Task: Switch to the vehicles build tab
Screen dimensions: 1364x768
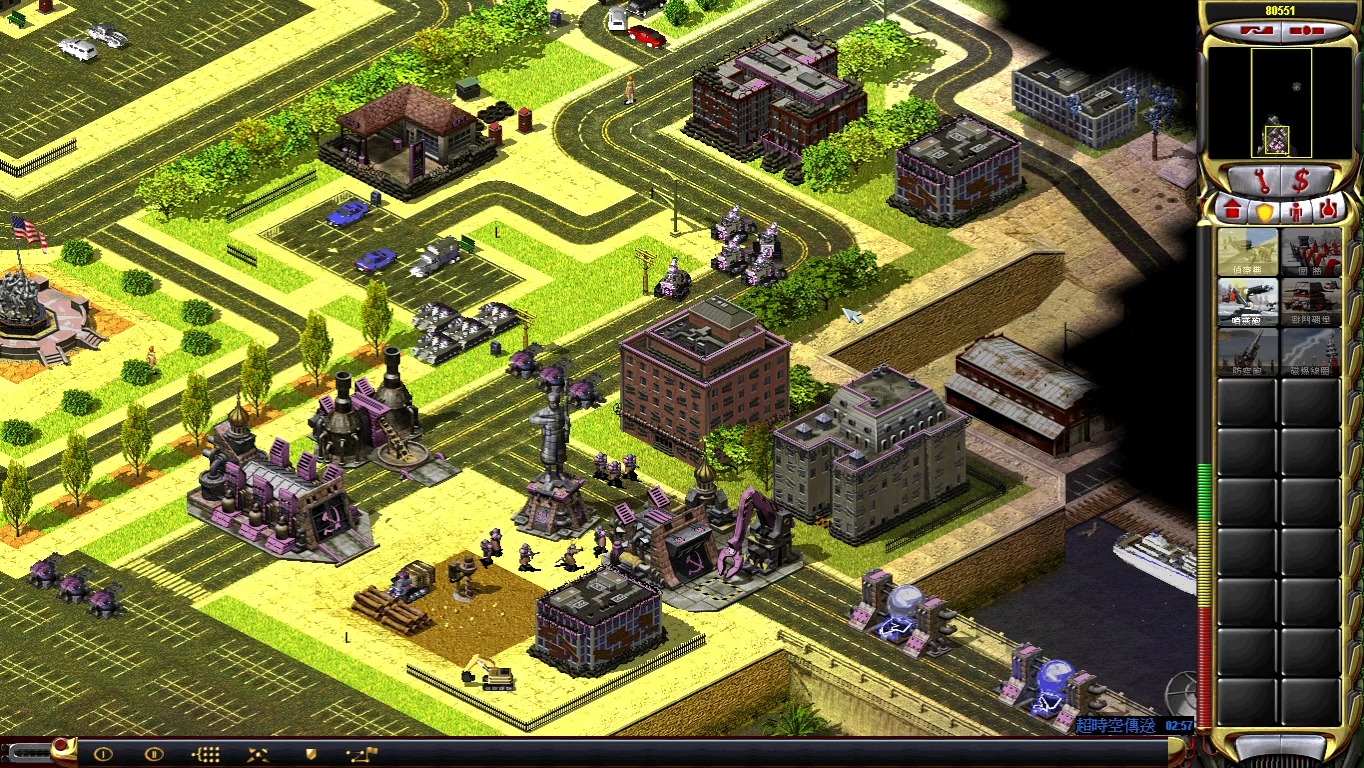Action: [x=1328, y=210]
